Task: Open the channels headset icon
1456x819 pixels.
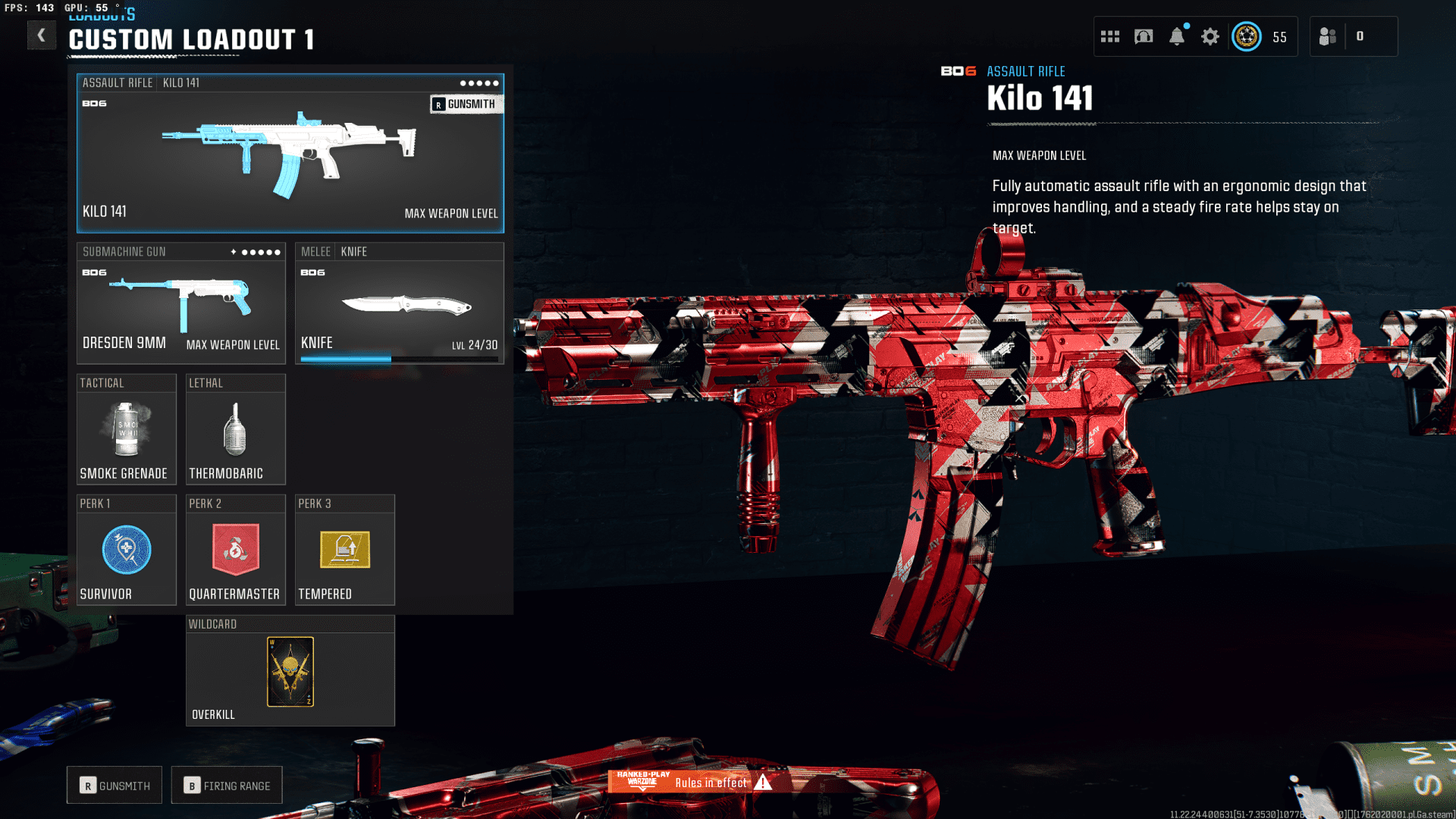Action: [1143, 36]
